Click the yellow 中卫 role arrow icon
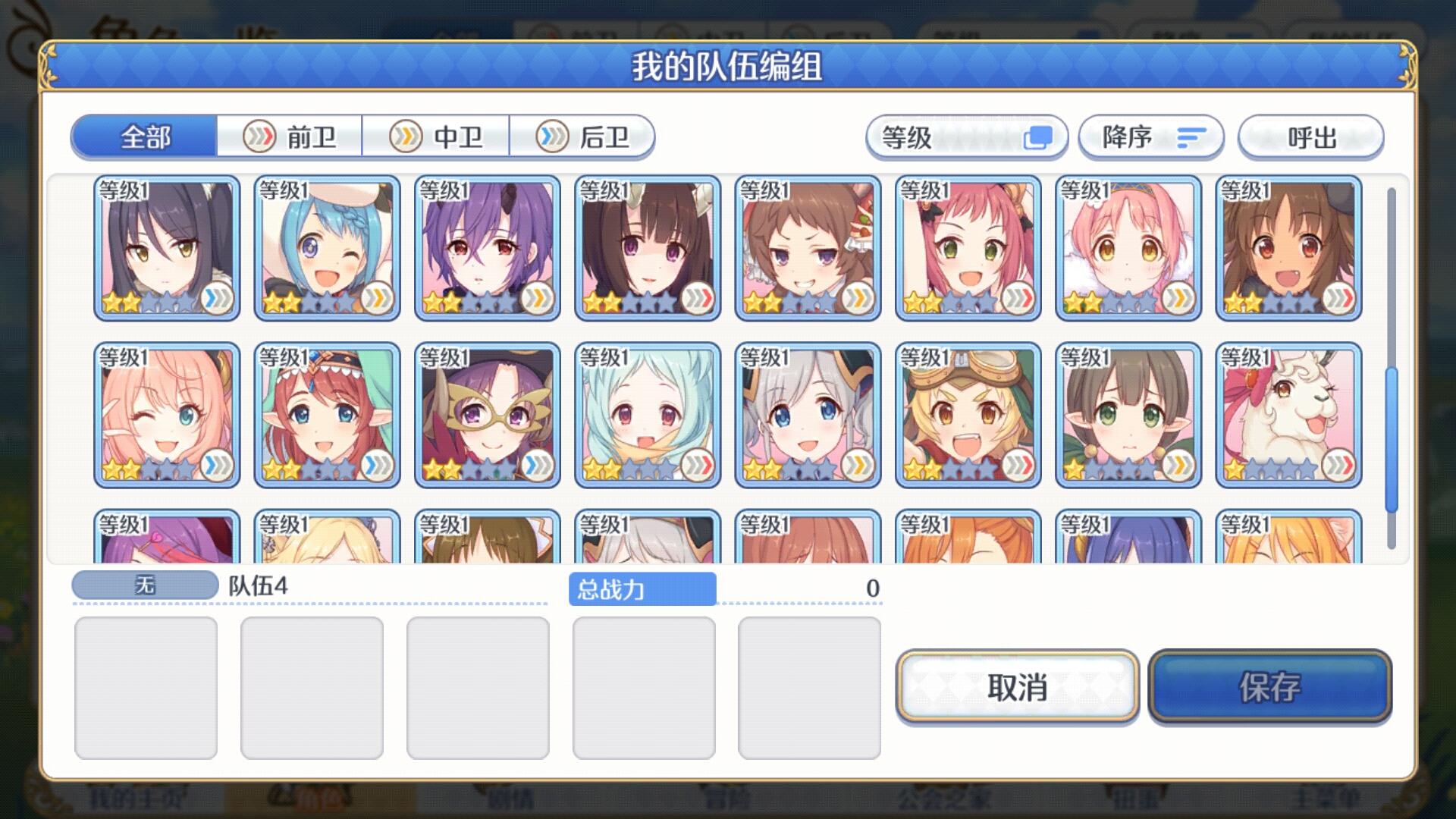The height and width of the screenshot is (819, 1456). (404, 135)
